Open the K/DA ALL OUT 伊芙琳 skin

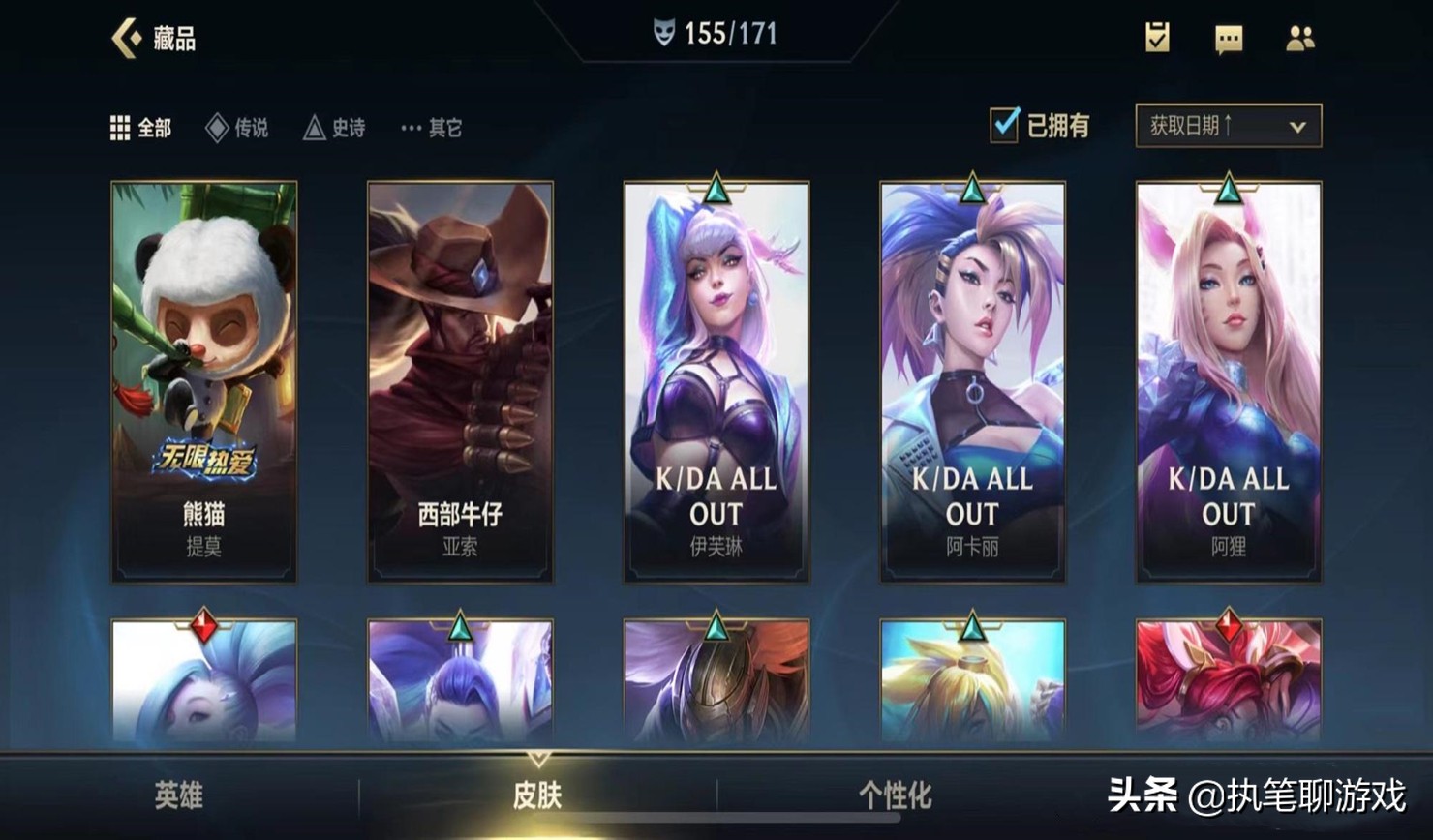[x=716, y=382]
